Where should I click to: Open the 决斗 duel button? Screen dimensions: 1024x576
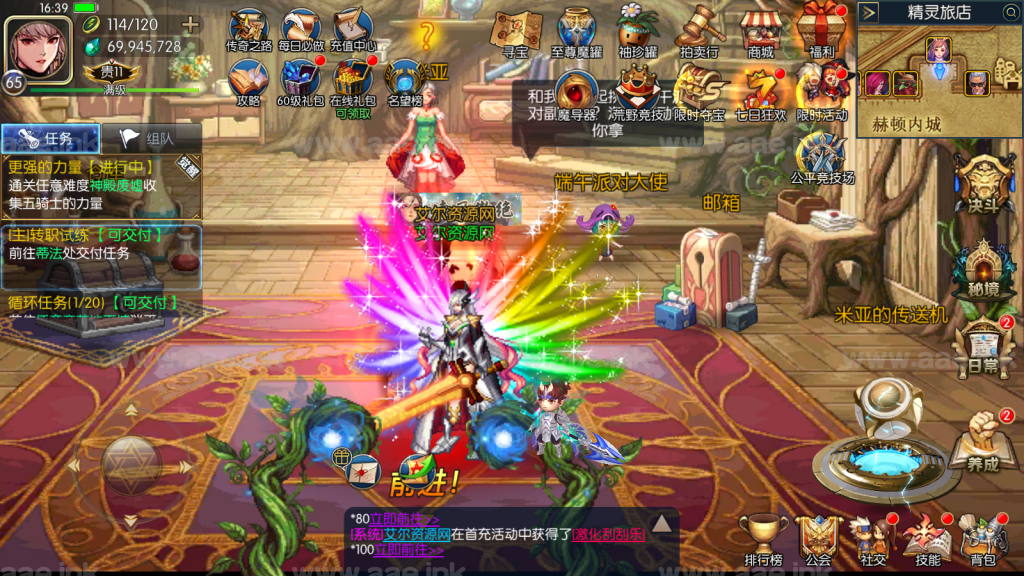pyautogui.click(x=984, y=186)
